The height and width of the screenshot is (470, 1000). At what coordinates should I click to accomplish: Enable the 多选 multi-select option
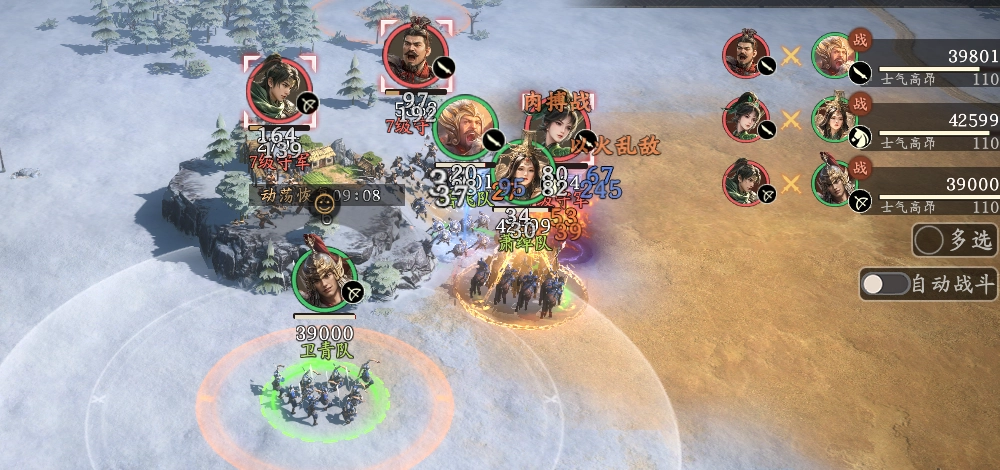click(x=930, y=240)
